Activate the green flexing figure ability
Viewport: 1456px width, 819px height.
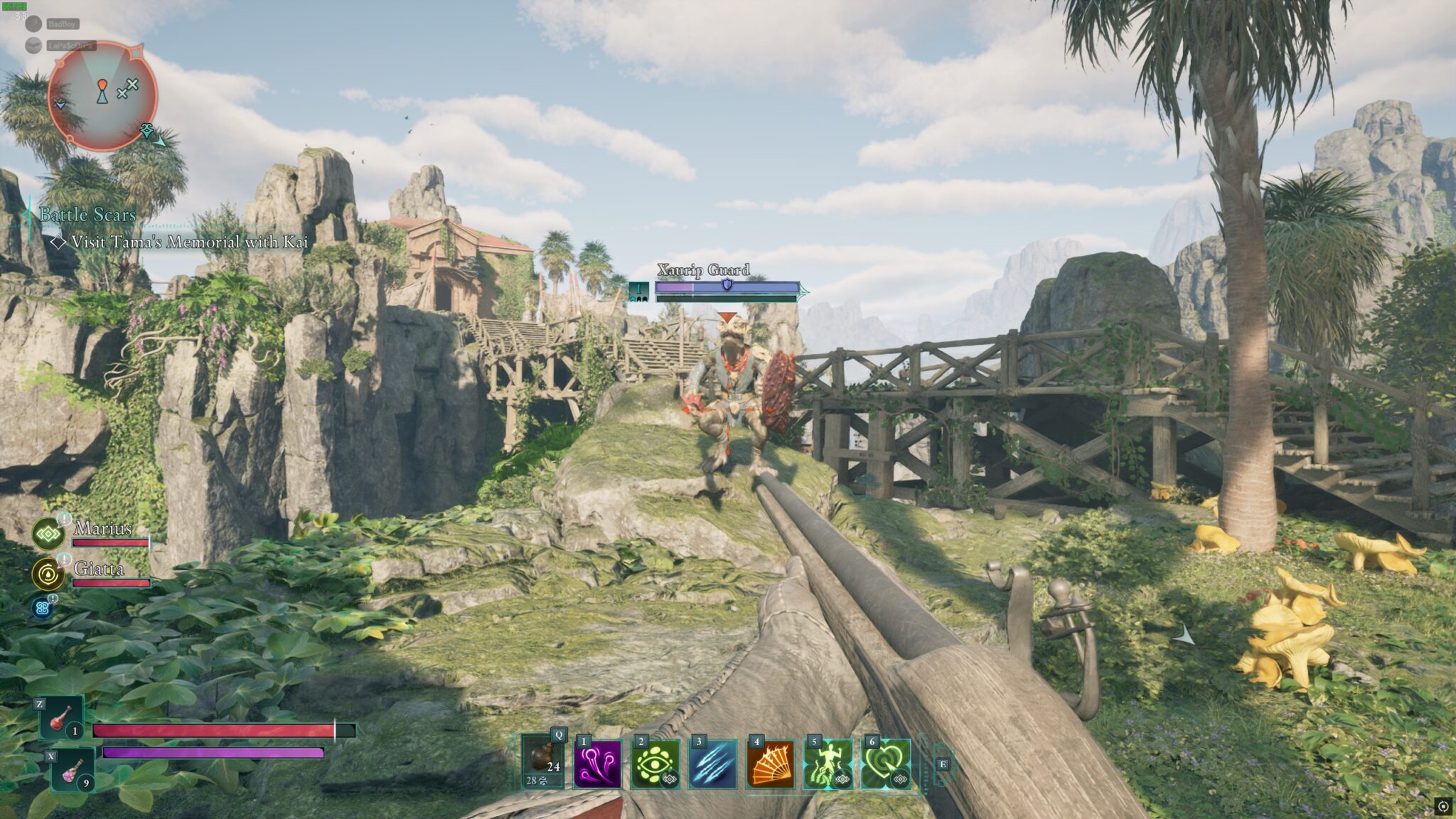click(x=828, y=764)
